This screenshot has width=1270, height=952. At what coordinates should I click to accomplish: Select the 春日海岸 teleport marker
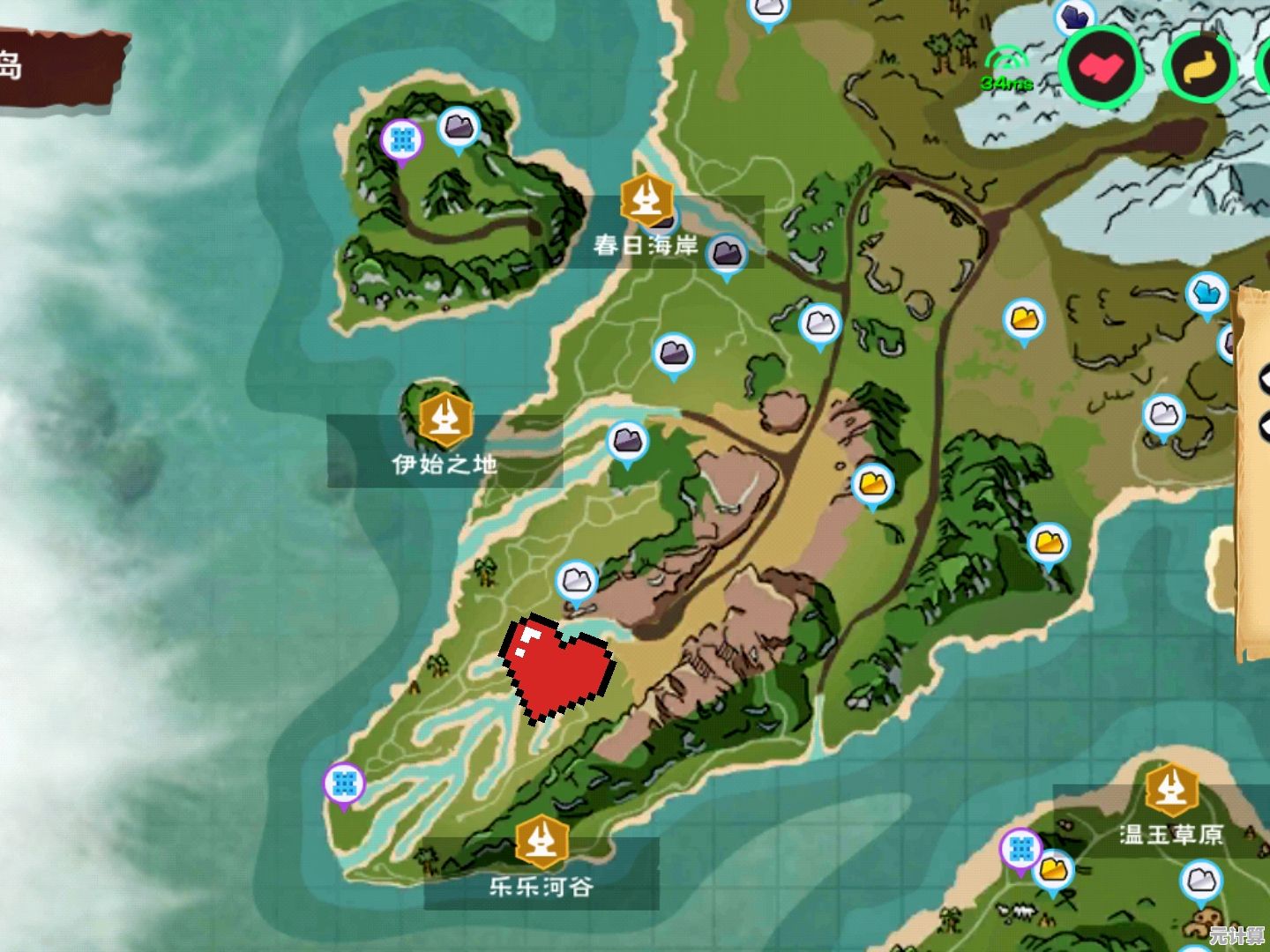point(647,199)
